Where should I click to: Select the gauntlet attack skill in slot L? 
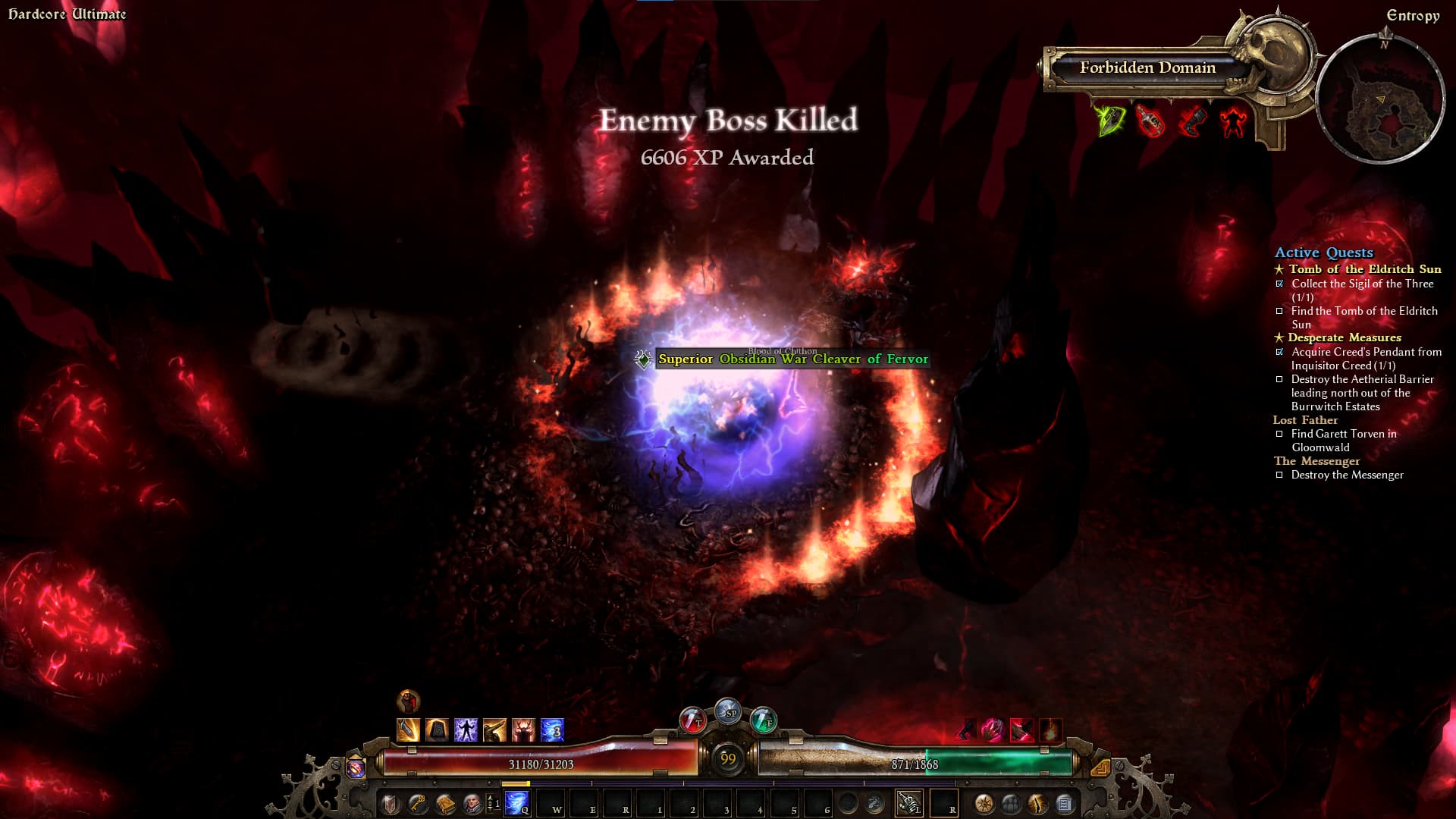908,802
